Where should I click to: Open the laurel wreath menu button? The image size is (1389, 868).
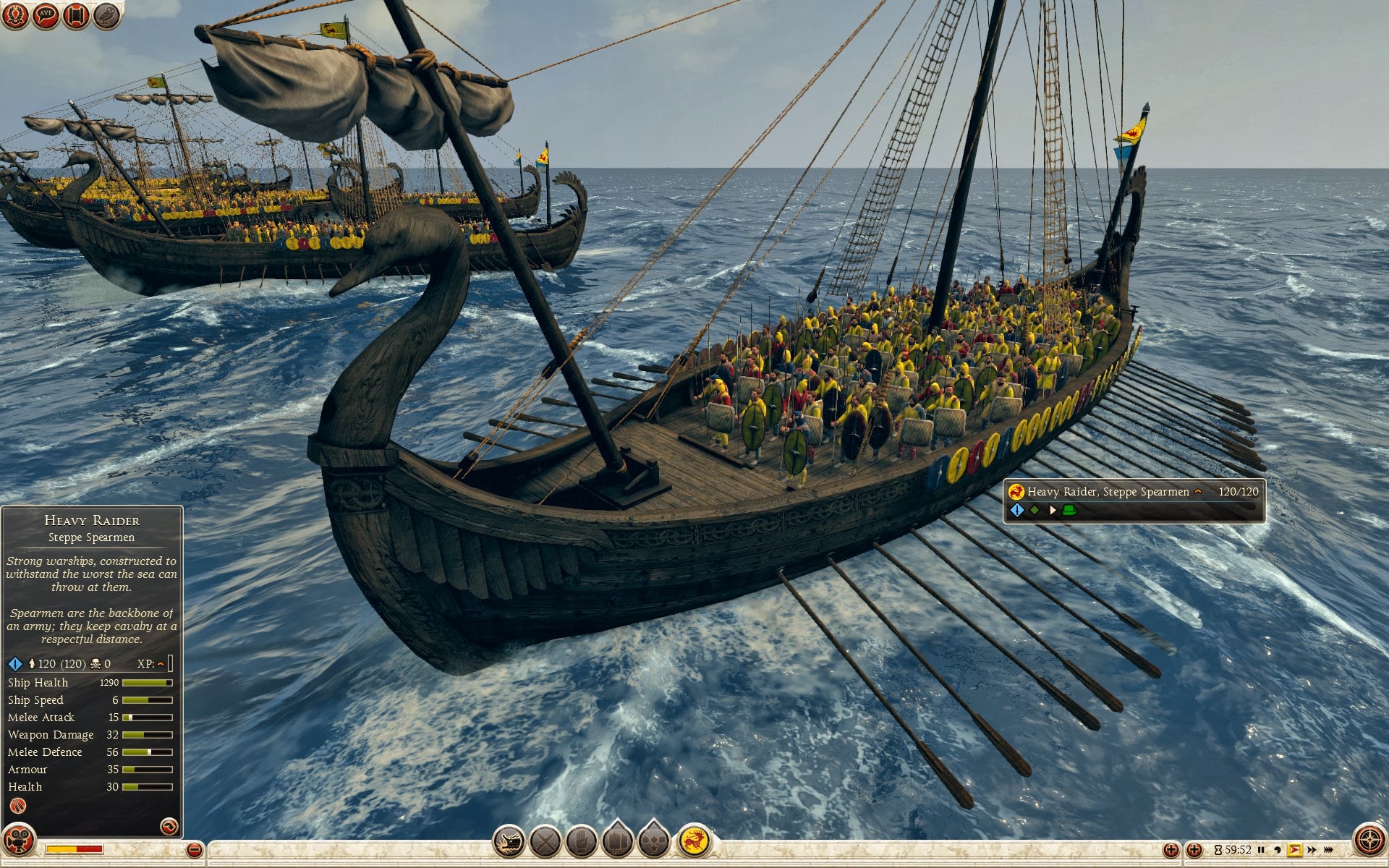[14, 15]
